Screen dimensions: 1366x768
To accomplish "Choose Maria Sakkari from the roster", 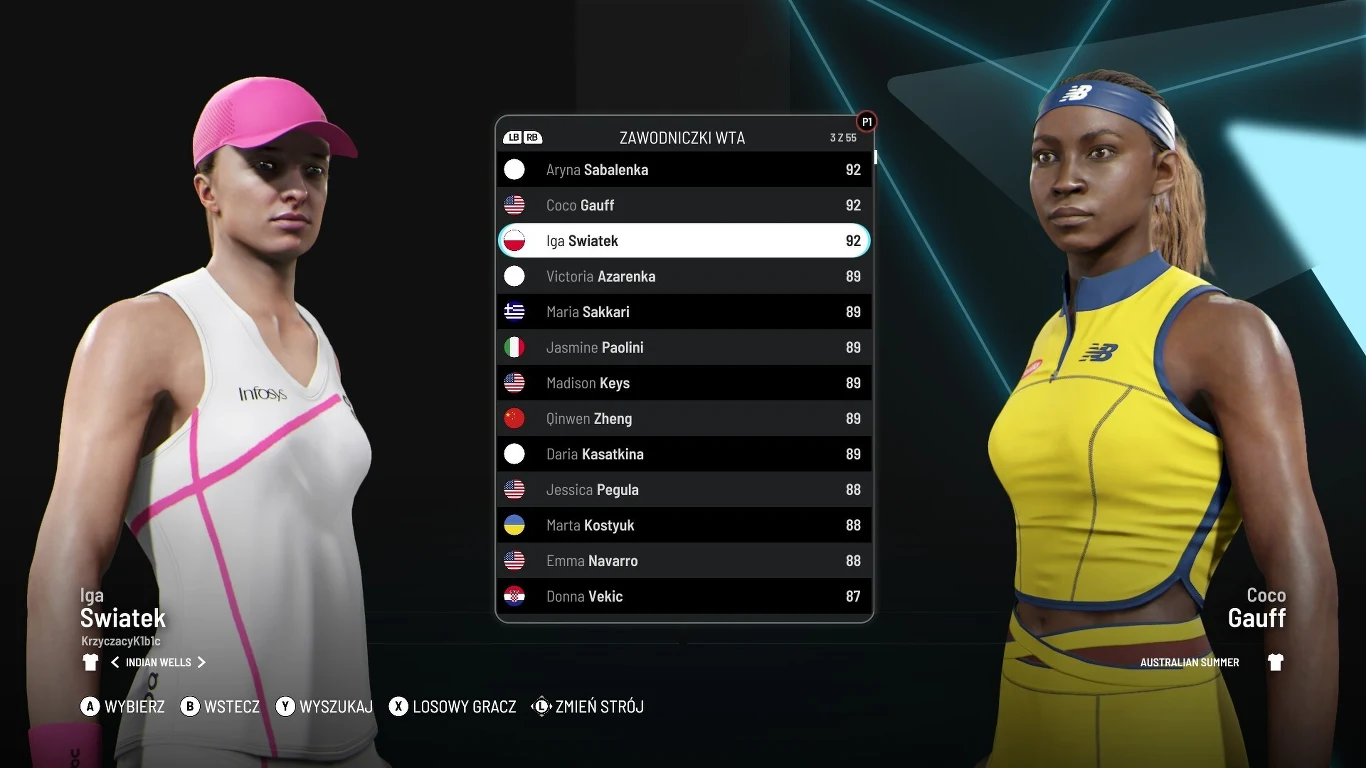I will (x=684, y=312).
